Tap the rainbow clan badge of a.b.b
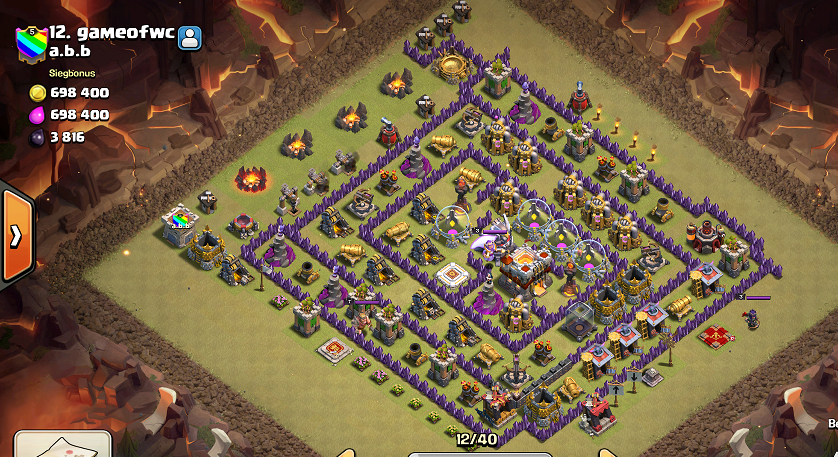The width and height of the screenshot is (838, 457). [30, 43]
